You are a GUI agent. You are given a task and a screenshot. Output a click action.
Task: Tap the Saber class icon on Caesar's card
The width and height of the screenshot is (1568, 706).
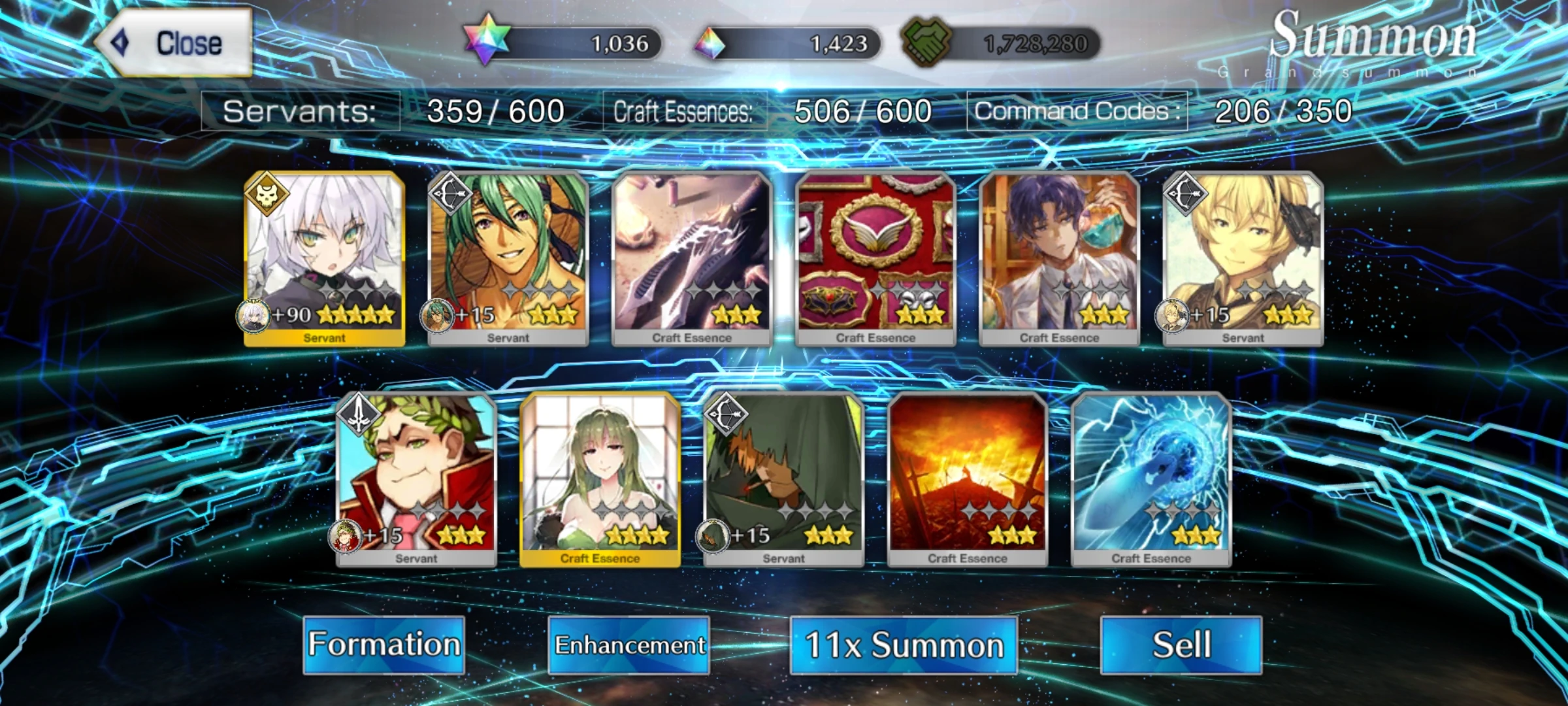tap(360, 414)
